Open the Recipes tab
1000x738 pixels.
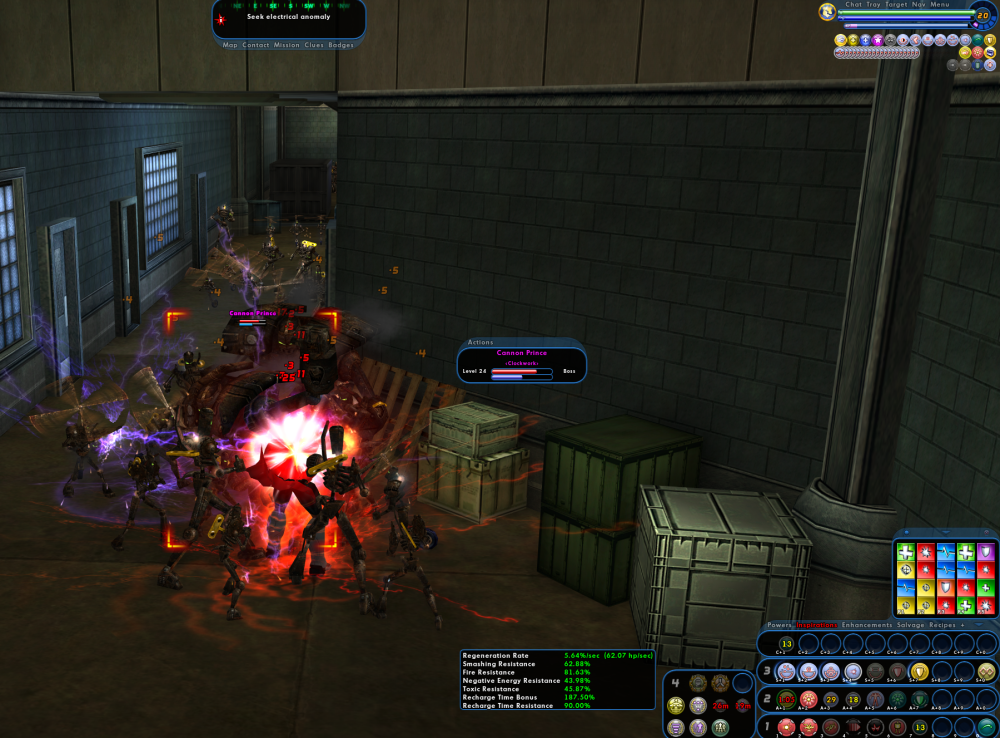(943, 625)
